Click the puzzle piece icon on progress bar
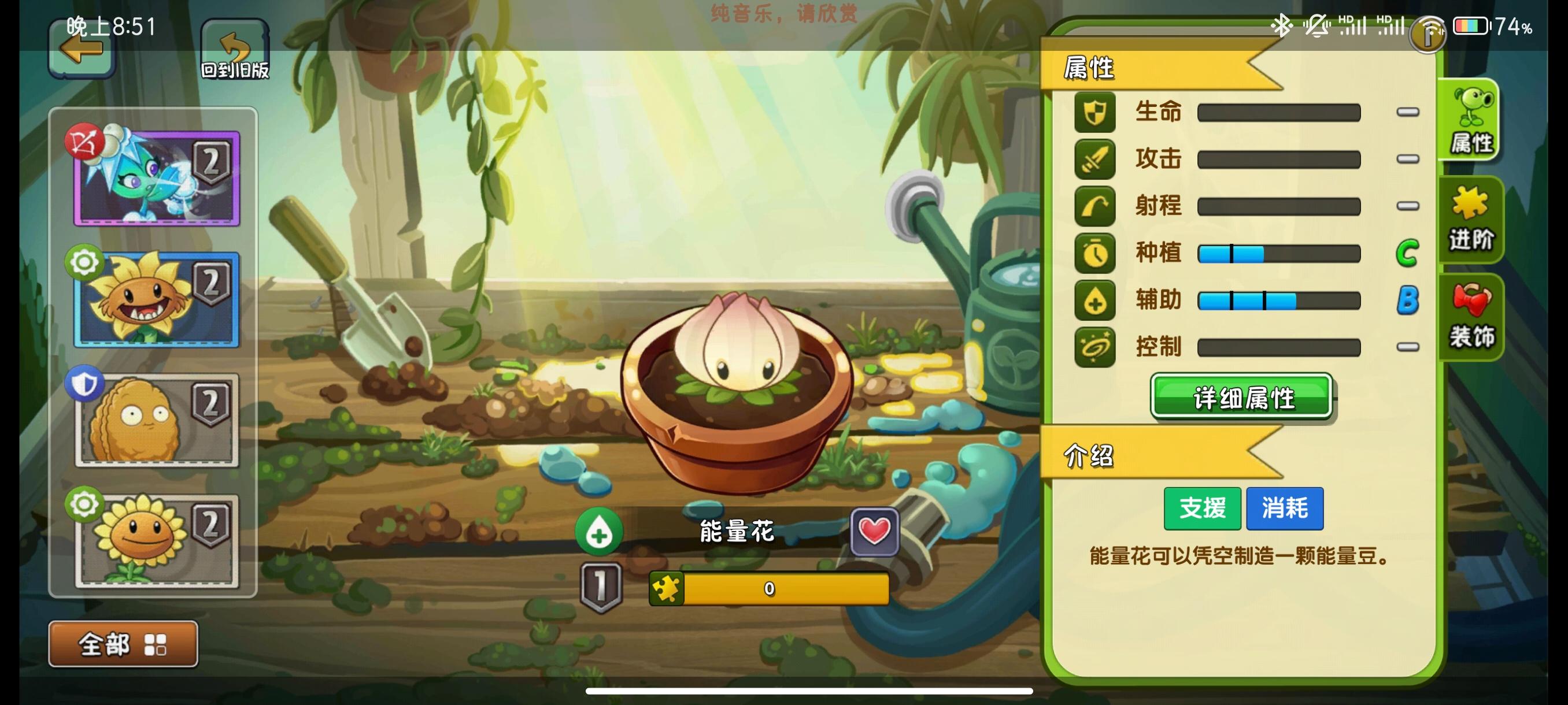Viewport: 1568px width, 705px height. (668, 588)
